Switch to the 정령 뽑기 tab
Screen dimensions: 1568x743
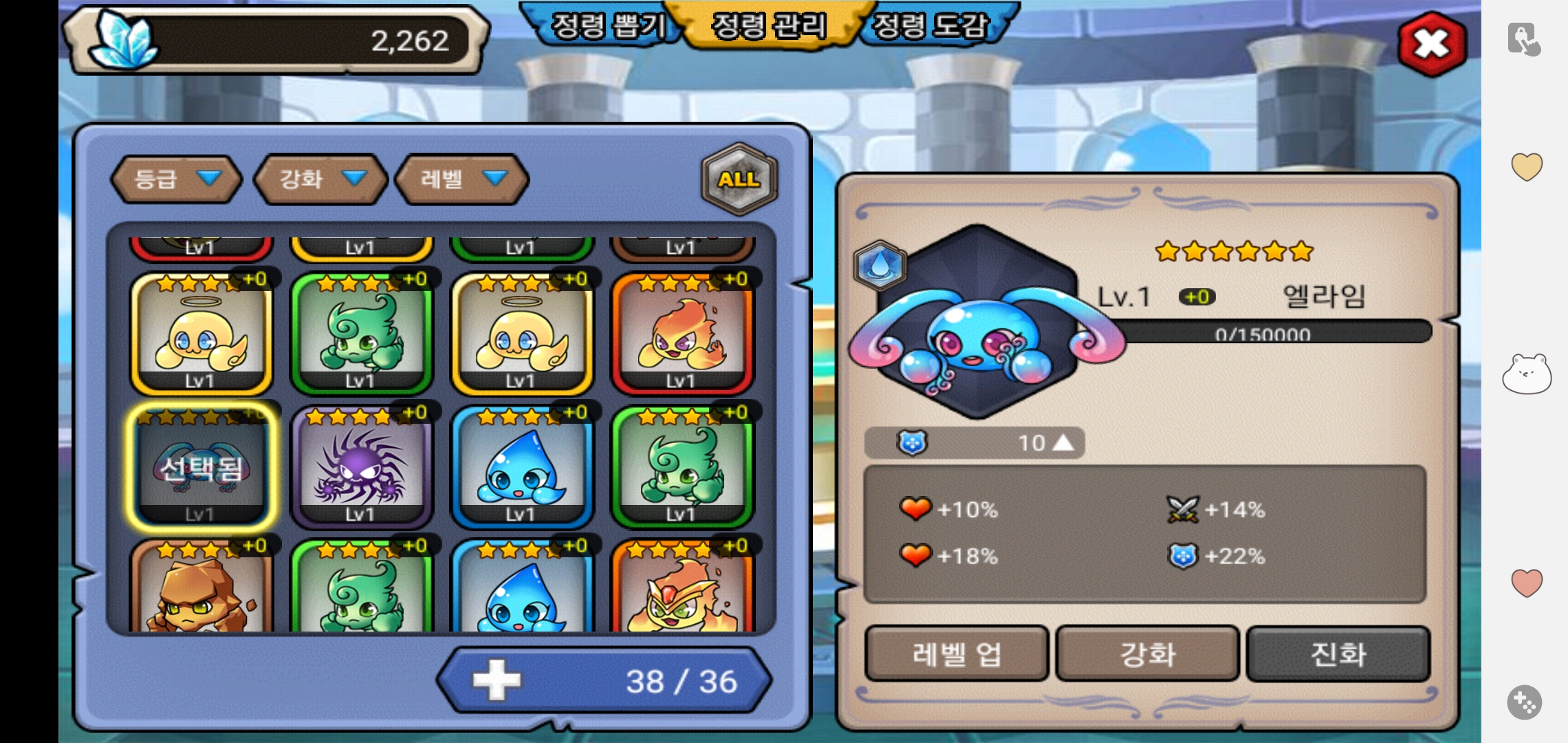[x=607, y=26]
